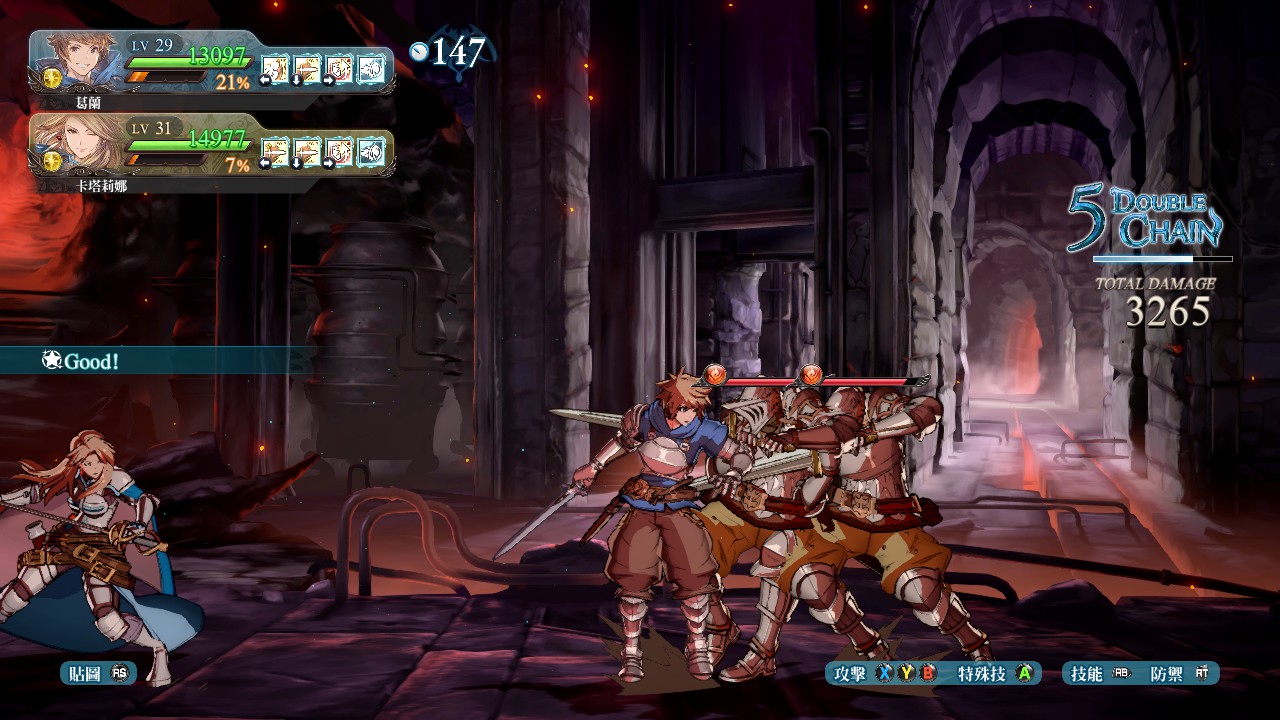Activate Gran's right-arrow shield skill
This screenshot has width=1280, height=720.
coord(339,68)
